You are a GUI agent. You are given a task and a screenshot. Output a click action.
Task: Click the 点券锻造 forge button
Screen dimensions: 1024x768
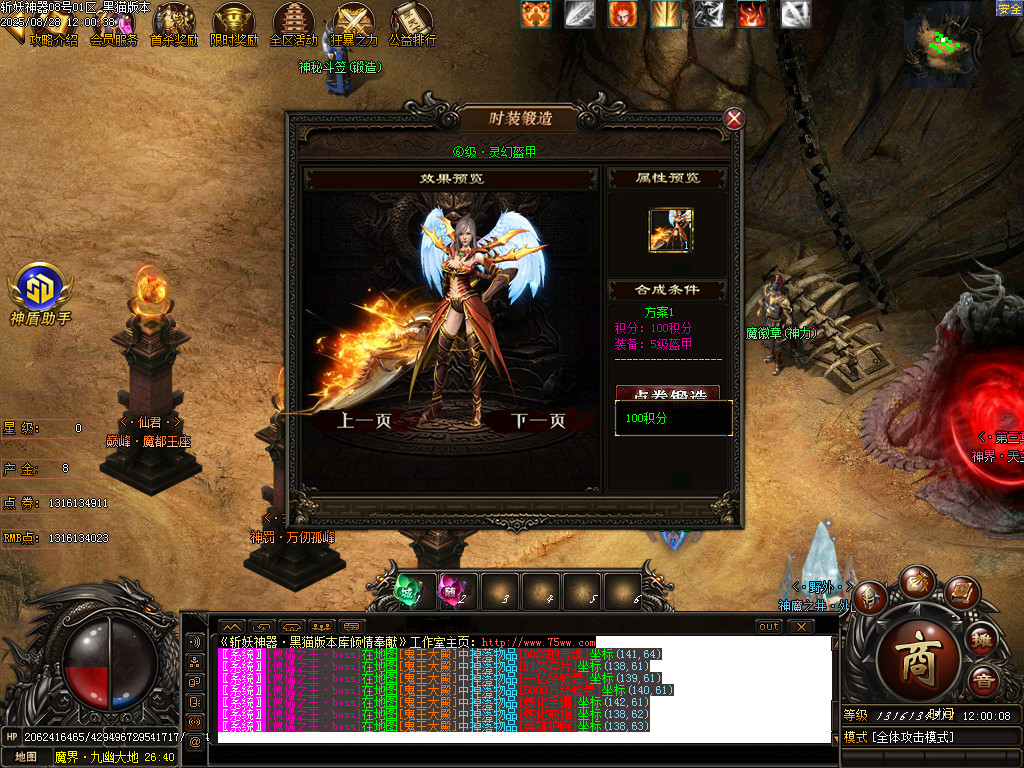point(667,394)
